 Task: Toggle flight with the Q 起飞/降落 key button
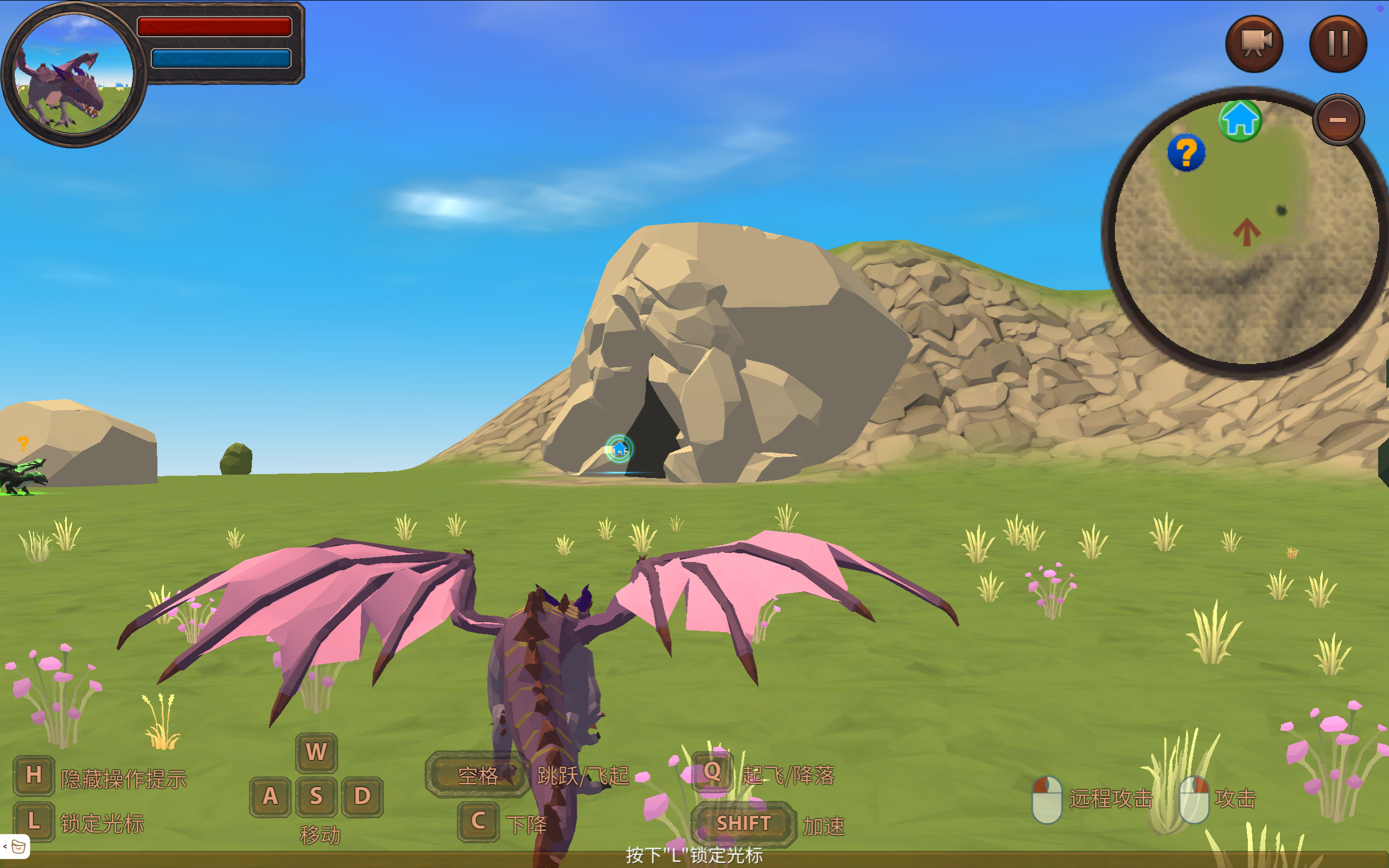click(712, 773)
